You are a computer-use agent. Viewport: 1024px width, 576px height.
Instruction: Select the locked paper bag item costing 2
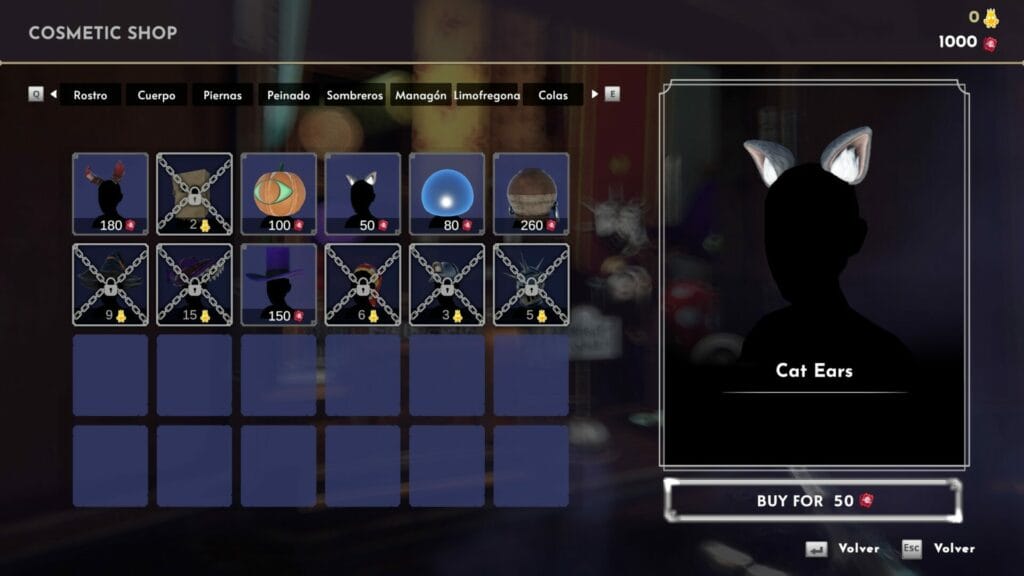tap(194, 193)
